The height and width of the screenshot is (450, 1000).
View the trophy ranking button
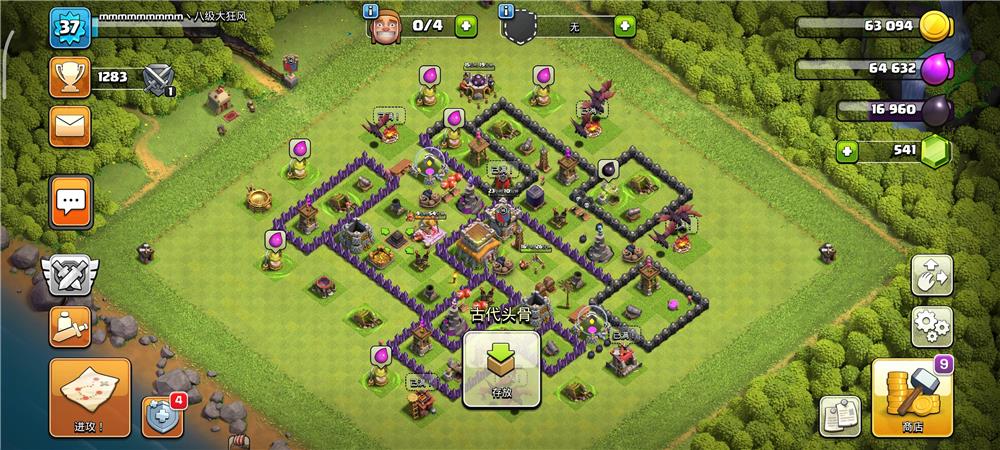(70, 76)
